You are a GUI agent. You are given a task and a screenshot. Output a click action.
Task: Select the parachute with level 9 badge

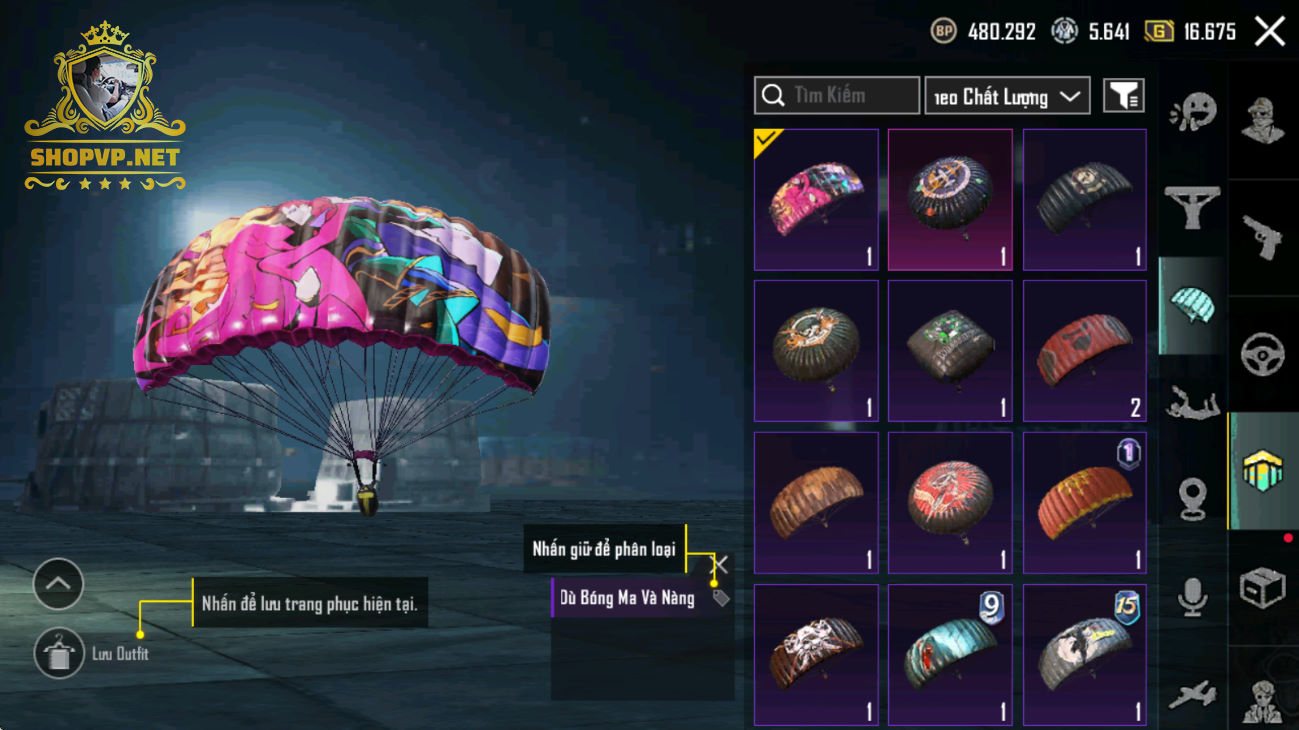click(950, 654)
